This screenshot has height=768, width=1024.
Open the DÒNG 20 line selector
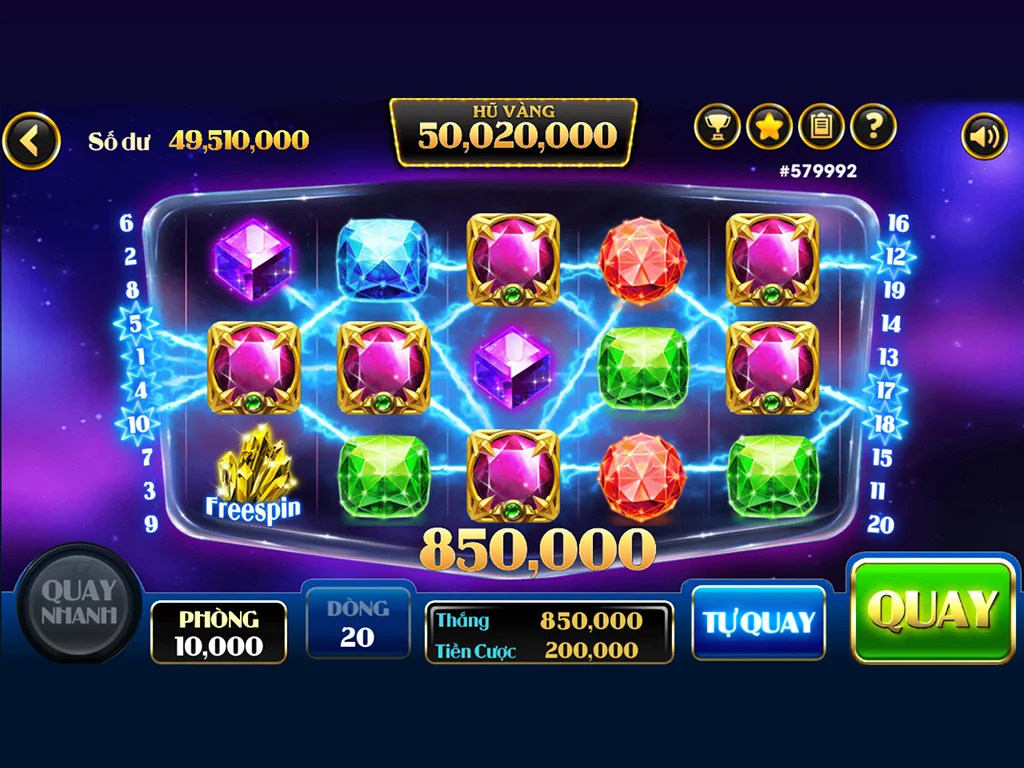click(x=357, y=622)
